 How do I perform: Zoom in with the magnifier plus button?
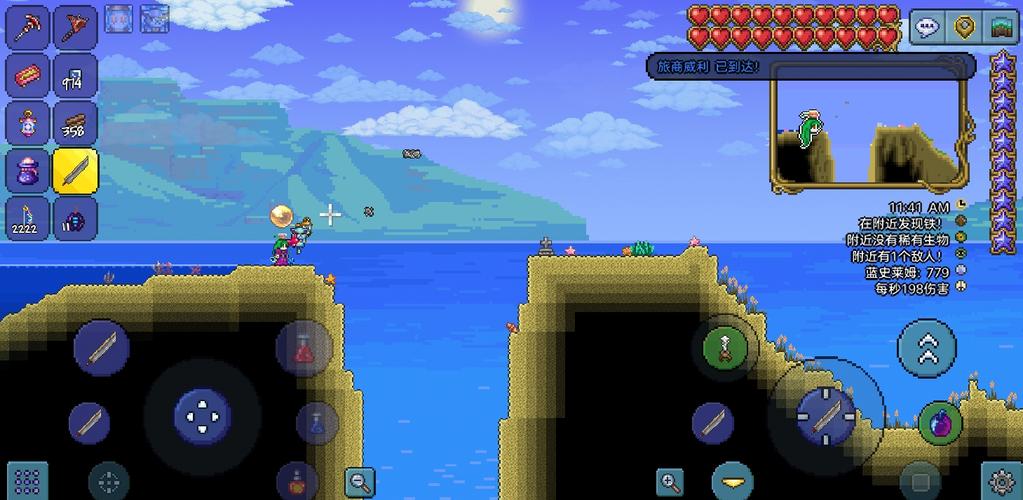pos(670,481)
